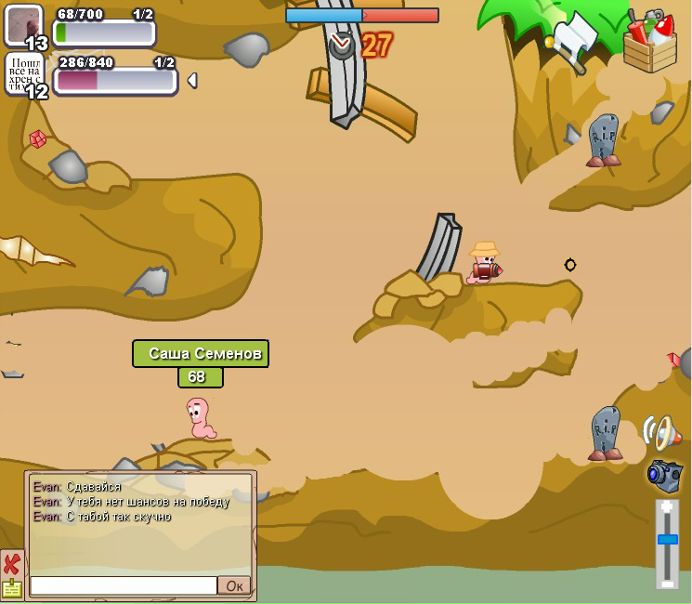The width and height of the screenshot is (692, 604).
Task: Select the level 12 player avatar
Action: click(x=24, y=74)
